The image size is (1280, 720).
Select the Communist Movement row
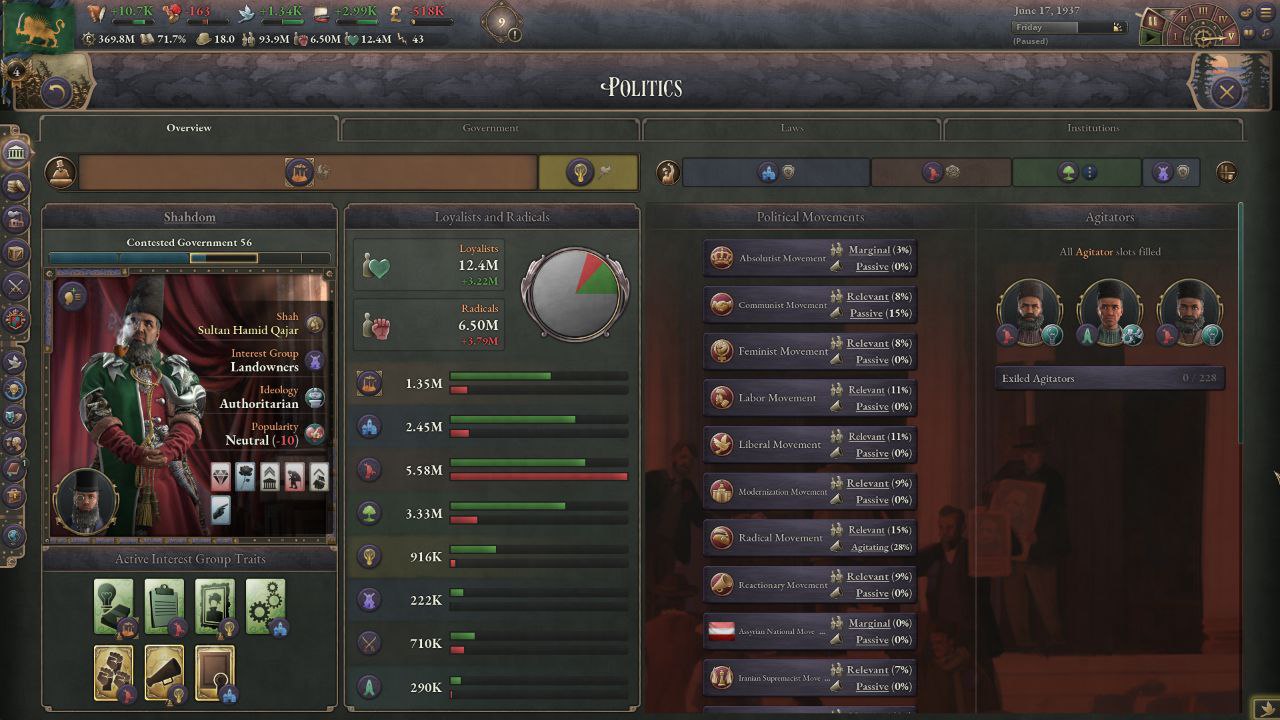coord(770,305)
